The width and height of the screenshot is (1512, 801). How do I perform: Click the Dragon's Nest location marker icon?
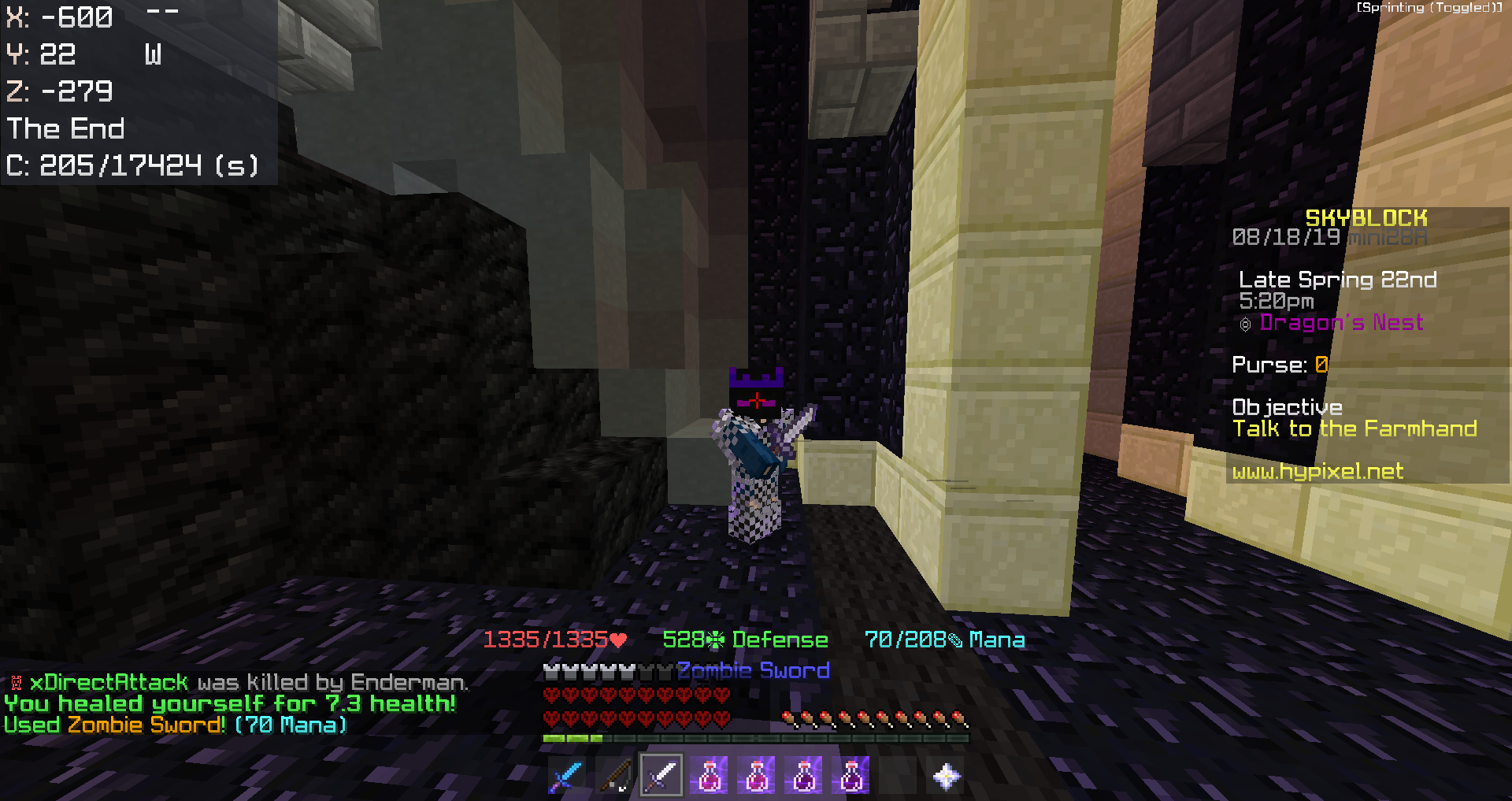[1246, 322]
